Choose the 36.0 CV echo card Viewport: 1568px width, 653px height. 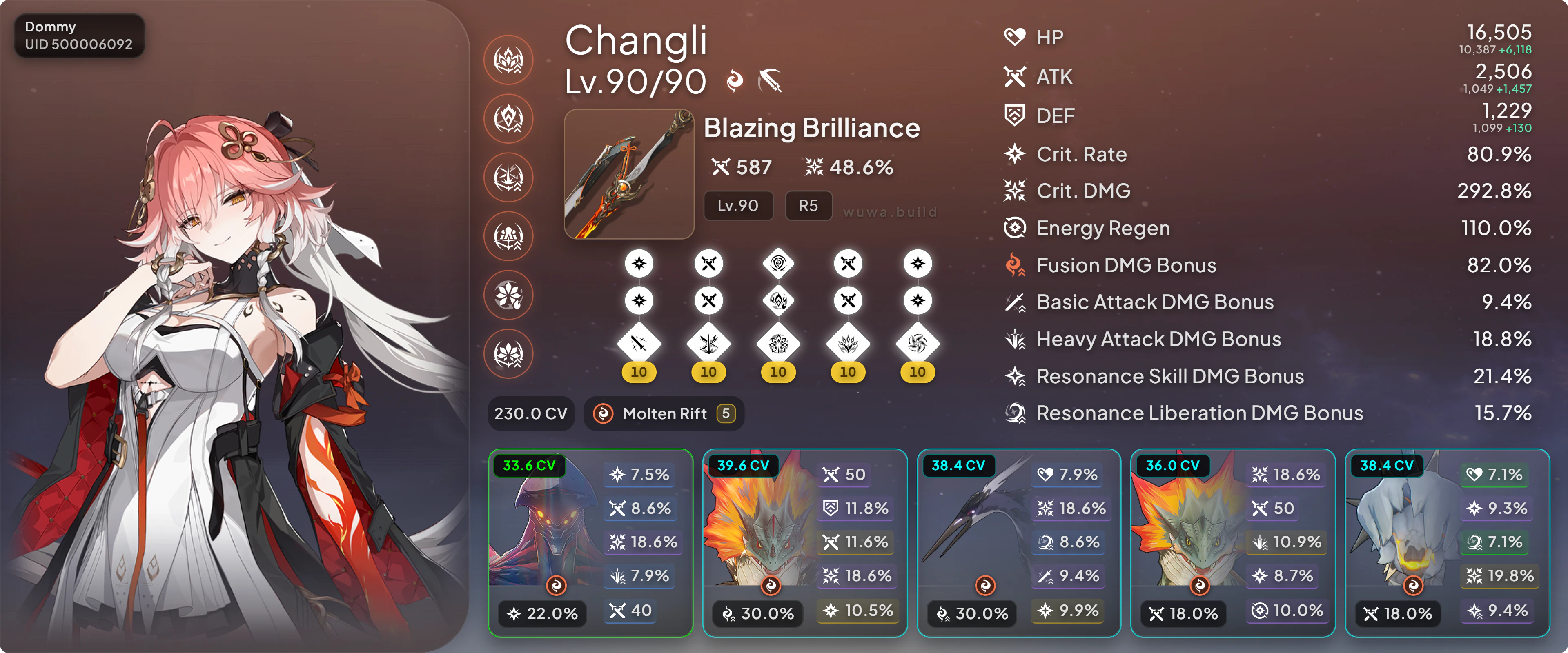(x=1233, y=542)
